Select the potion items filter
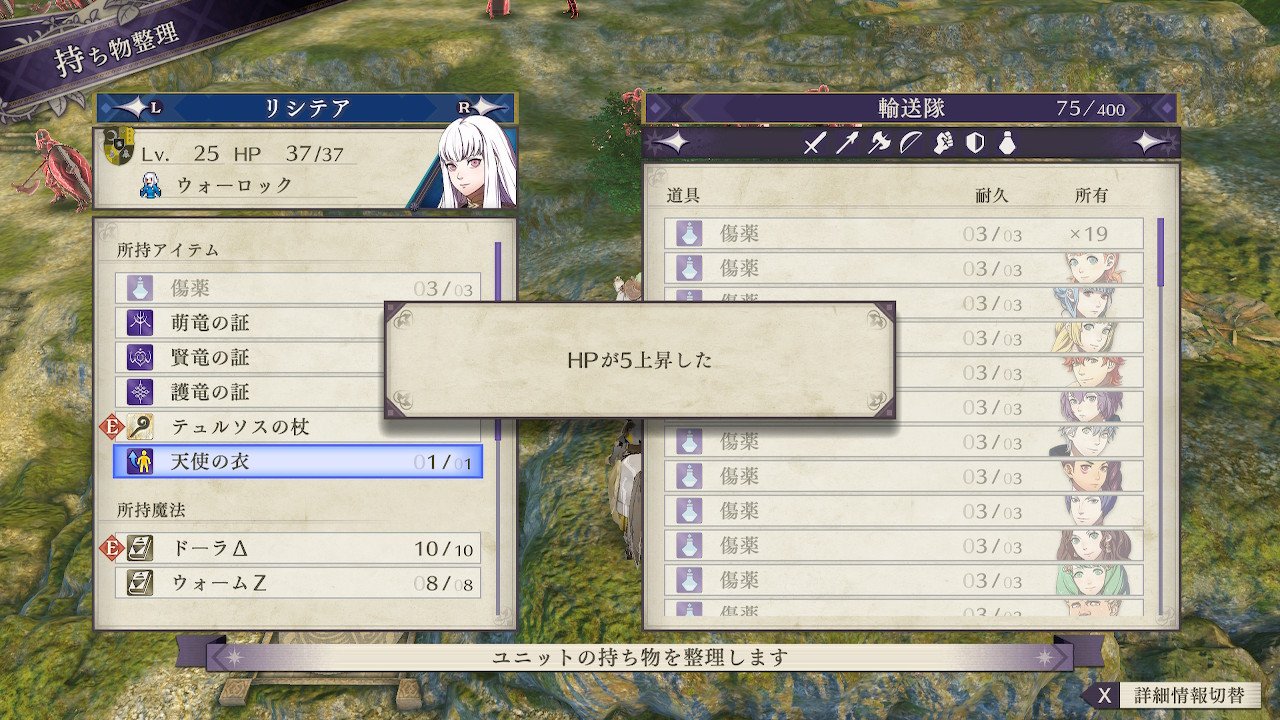The height and width of the screenshot is (720, 1280). pos(1007,143)
